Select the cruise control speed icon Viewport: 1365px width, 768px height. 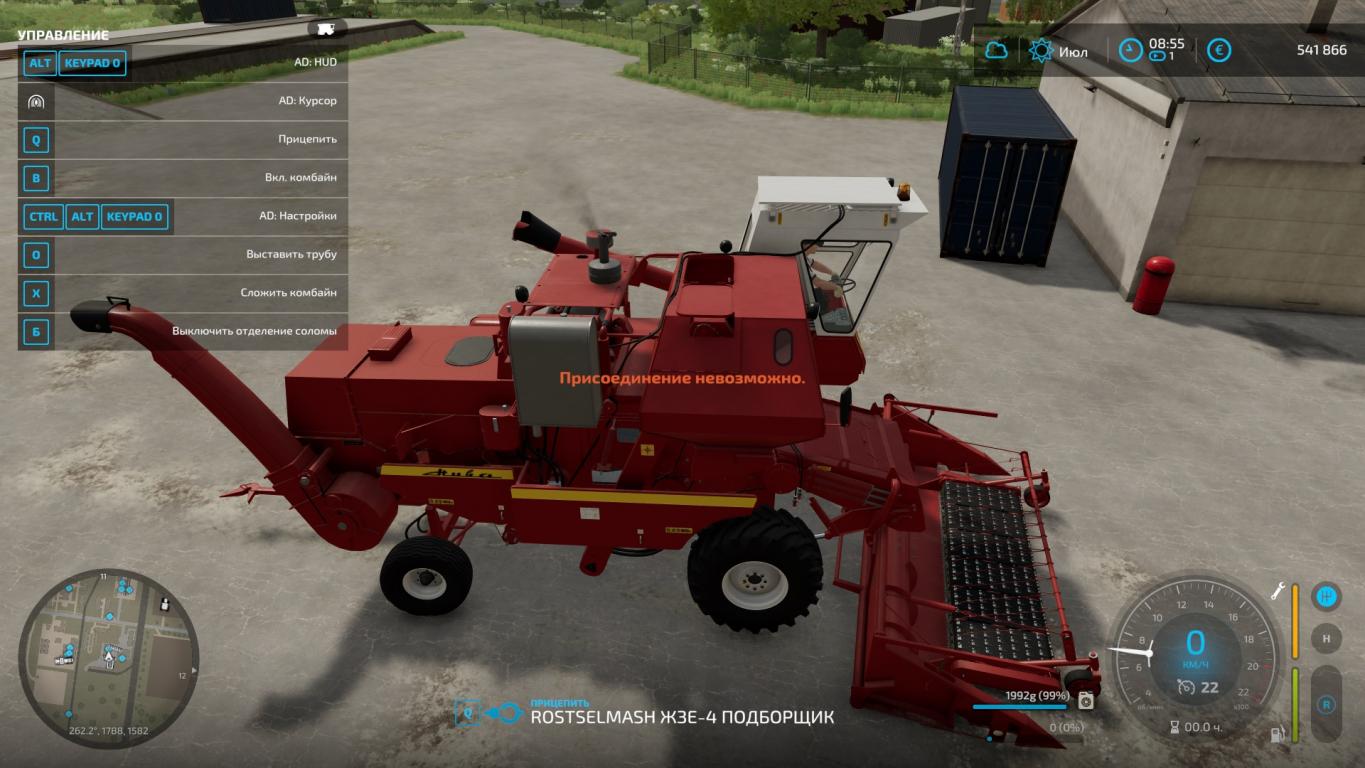(1186, 687)
